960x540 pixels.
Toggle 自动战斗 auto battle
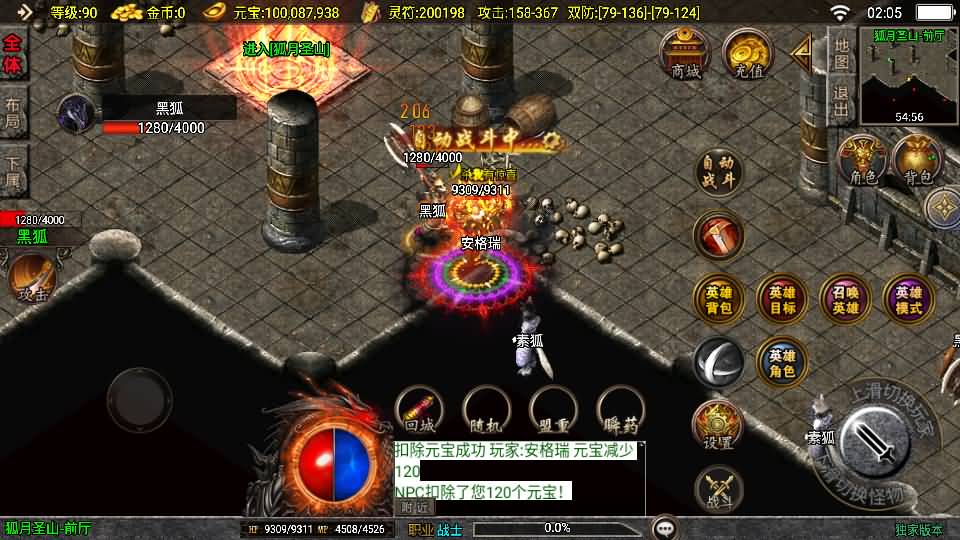tap(719, 172)
